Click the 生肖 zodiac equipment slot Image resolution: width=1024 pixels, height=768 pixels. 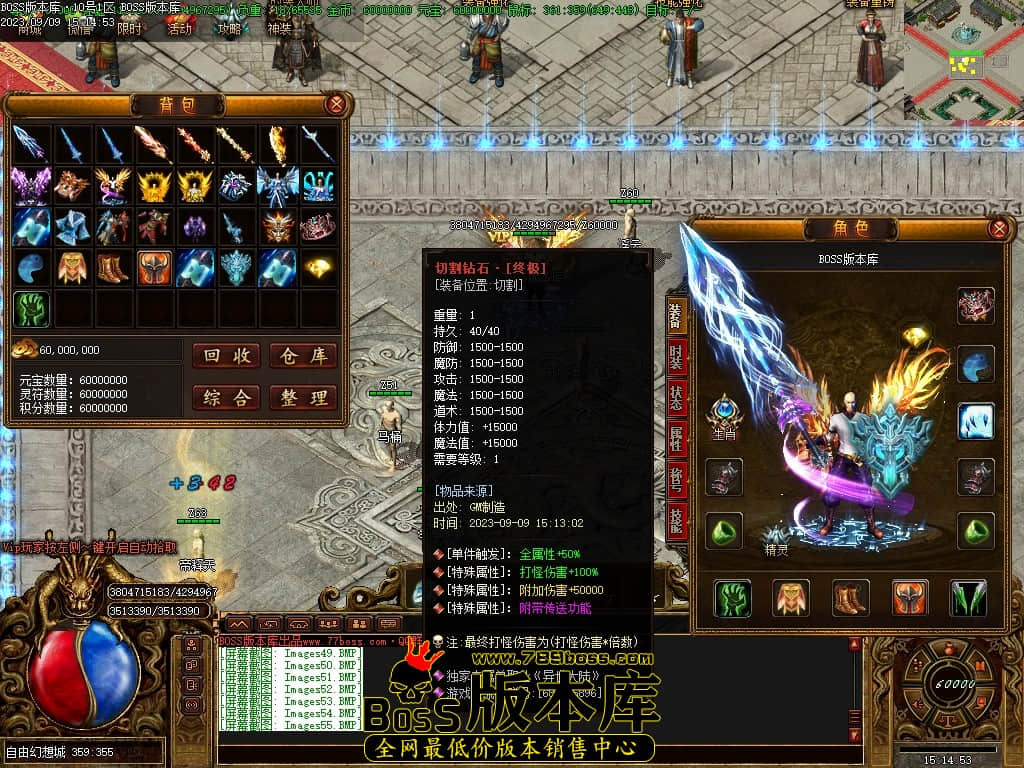(x=724, y=413)
